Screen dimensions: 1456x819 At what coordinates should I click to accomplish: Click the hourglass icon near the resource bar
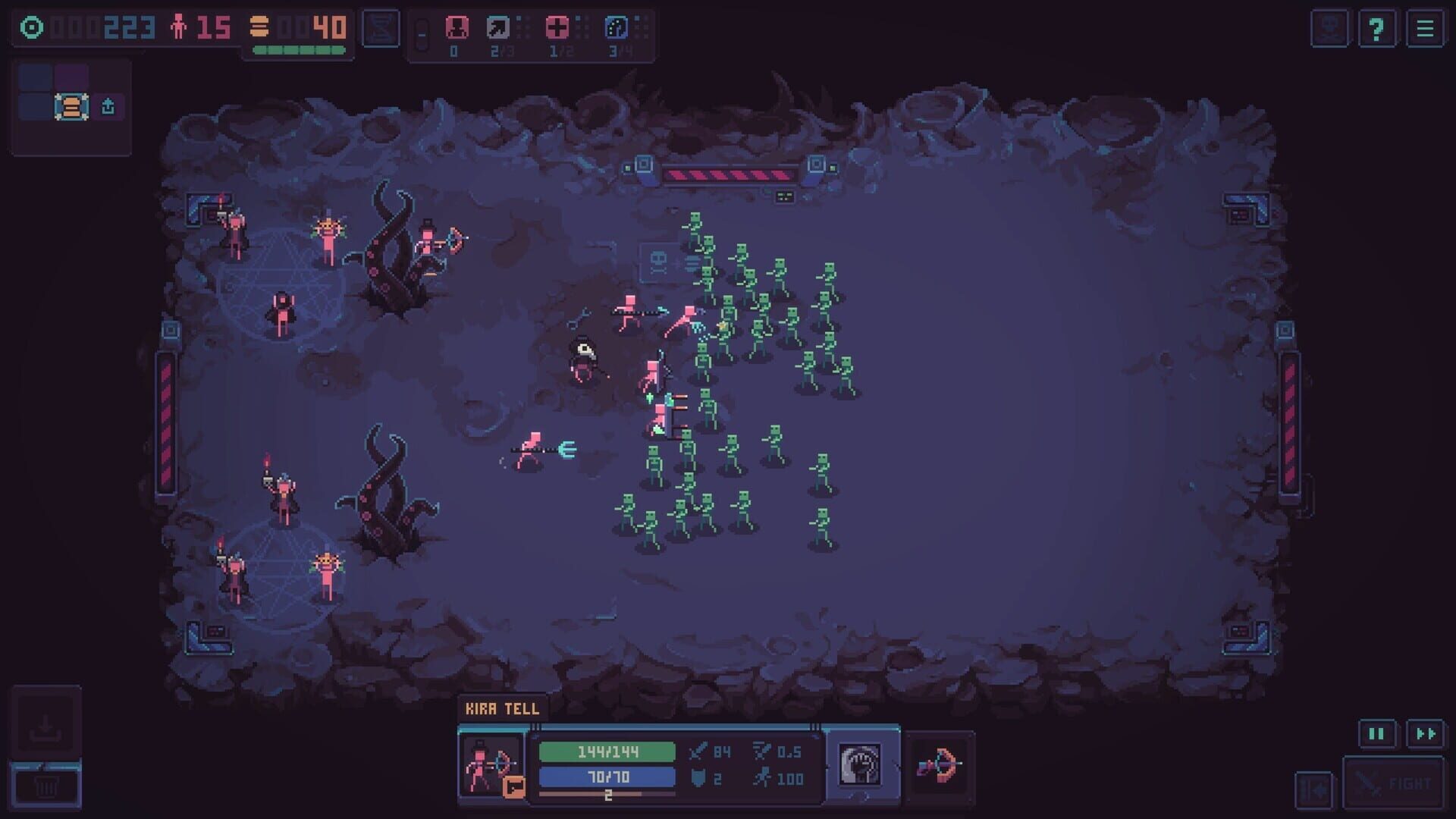[381, 30]
